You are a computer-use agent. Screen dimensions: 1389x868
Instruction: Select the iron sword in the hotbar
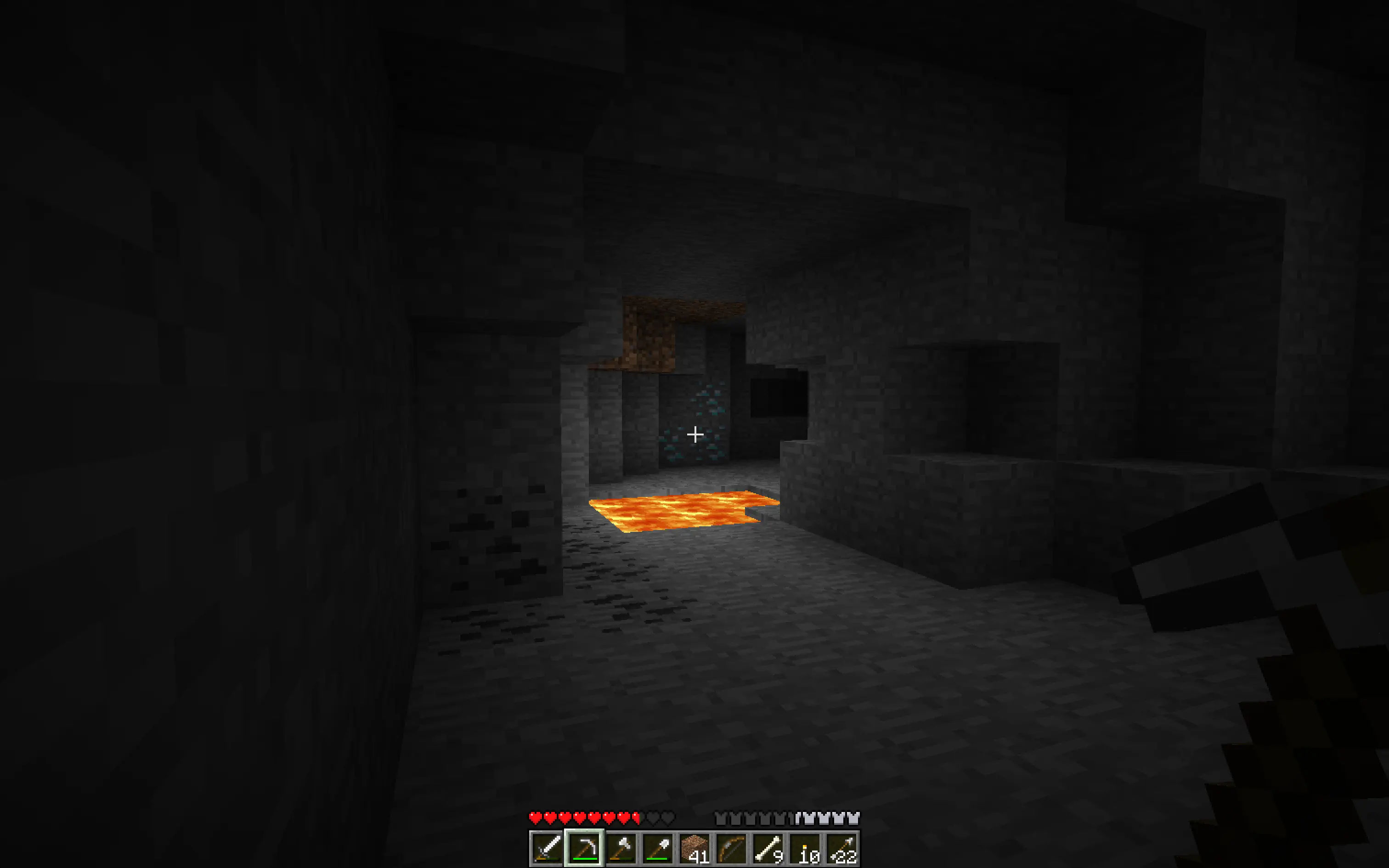[547, 849]
